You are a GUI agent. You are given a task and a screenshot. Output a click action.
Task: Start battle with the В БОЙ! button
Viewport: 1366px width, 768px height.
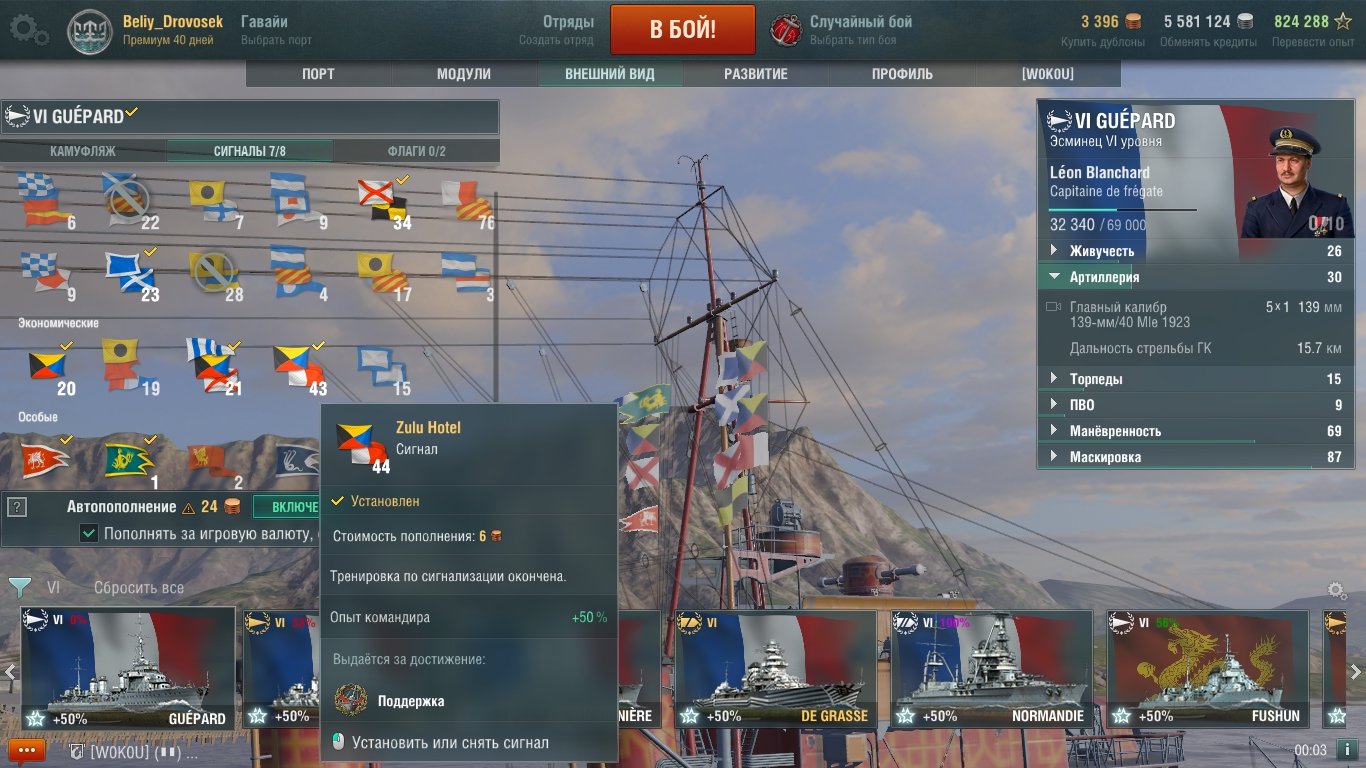[682, 29]
